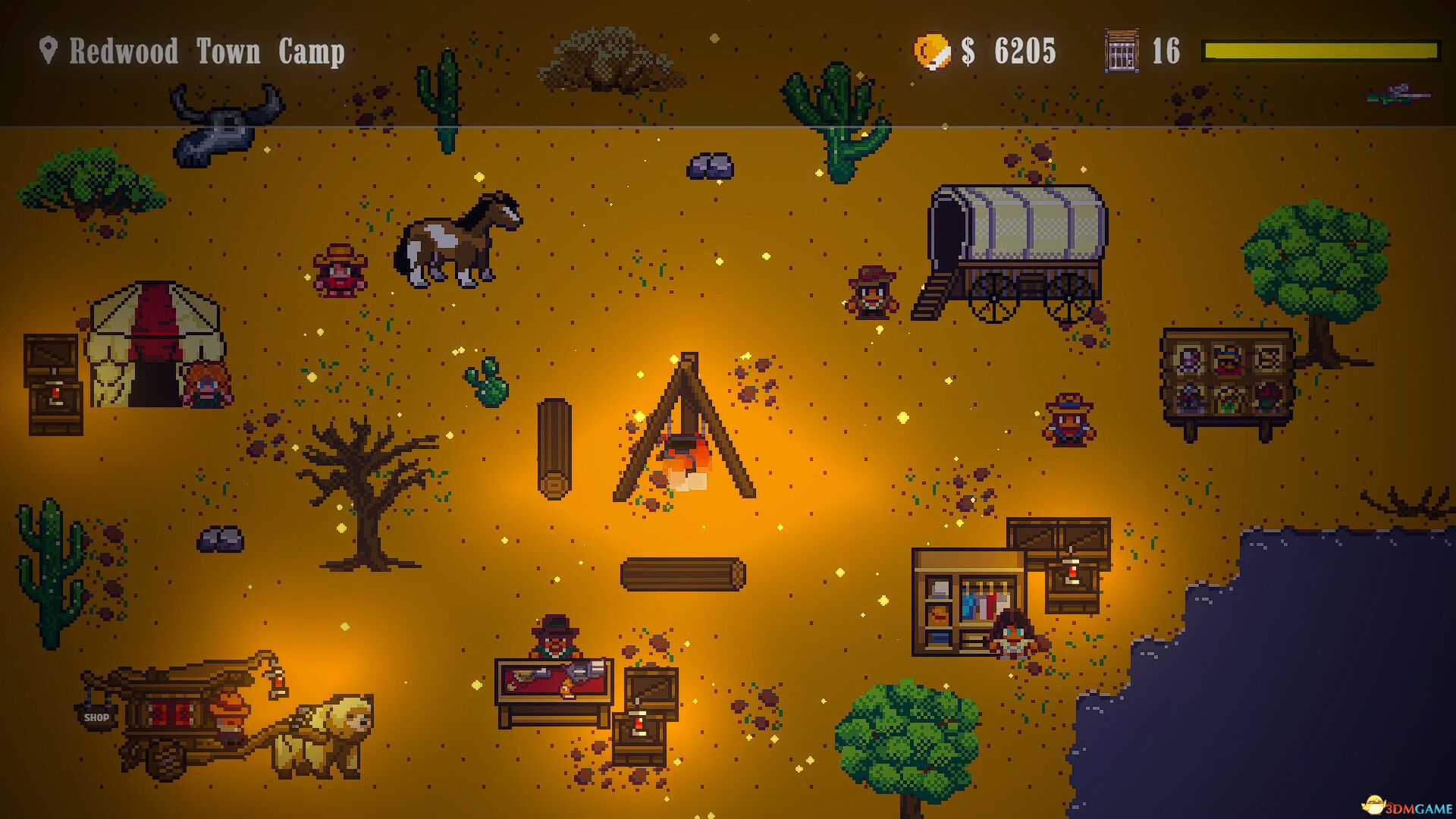The image size is (1456, 819).
Task: Click the gold coin currency icon
Action: [x=932, y=50]
